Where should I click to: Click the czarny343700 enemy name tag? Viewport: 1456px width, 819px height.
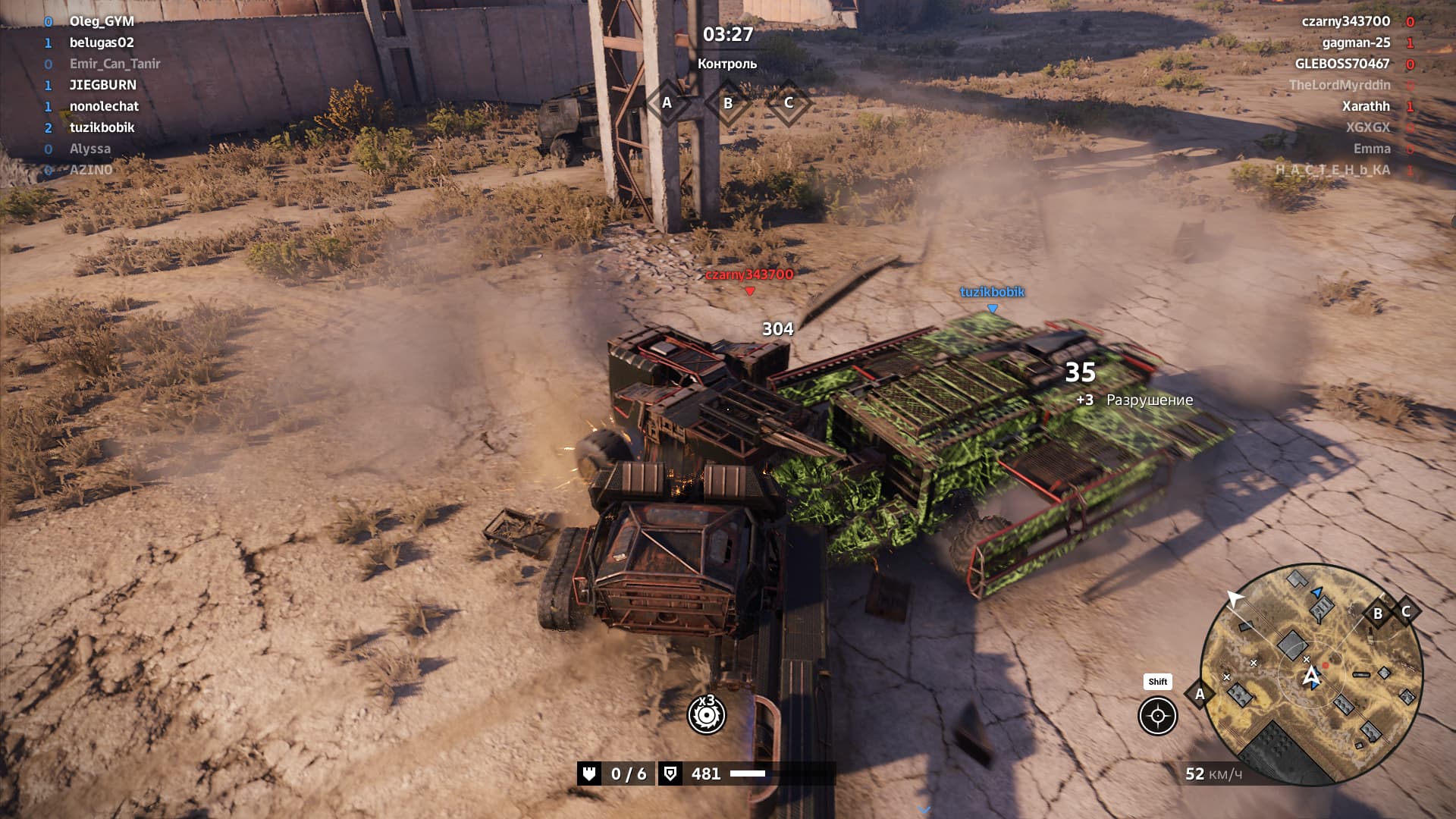click(x=749, y=275)
